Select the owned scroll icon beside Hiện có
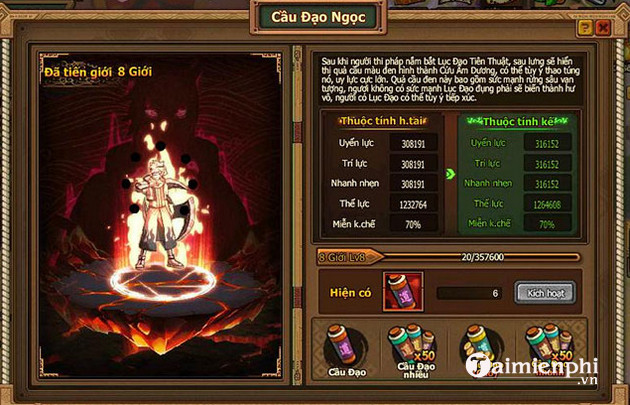This screenshot has width=630, height=405. coord(402,291)
